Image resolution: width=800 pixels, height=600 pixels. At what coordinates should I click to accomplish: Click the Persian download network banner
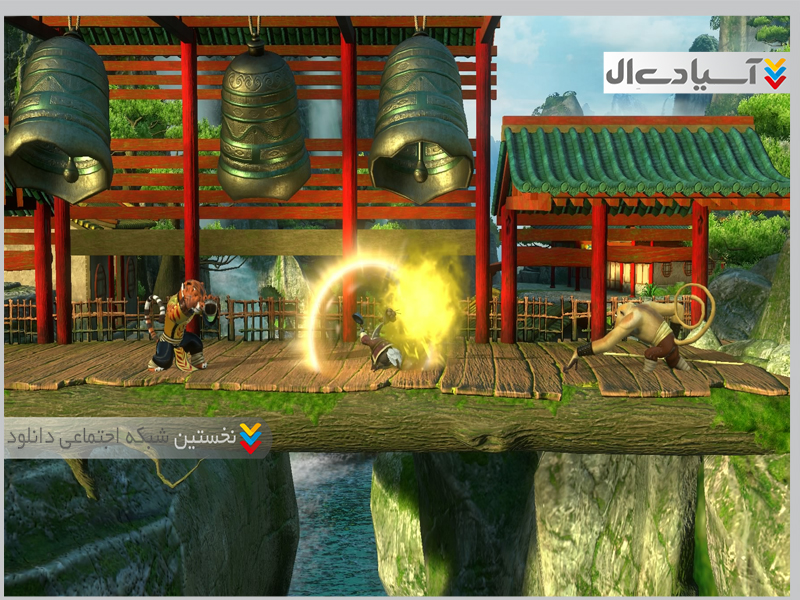137,438
